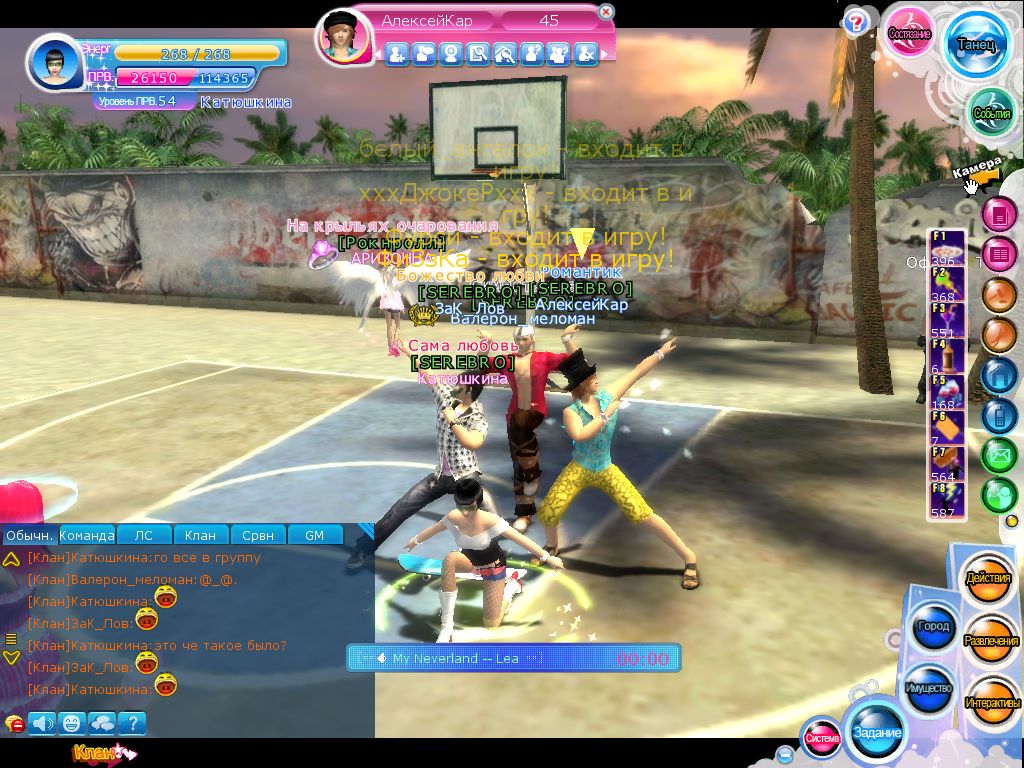Image resolution: width=1024 pixels, height=768 pixels.
Task: Open the Задание quest button
Action: 876,733
